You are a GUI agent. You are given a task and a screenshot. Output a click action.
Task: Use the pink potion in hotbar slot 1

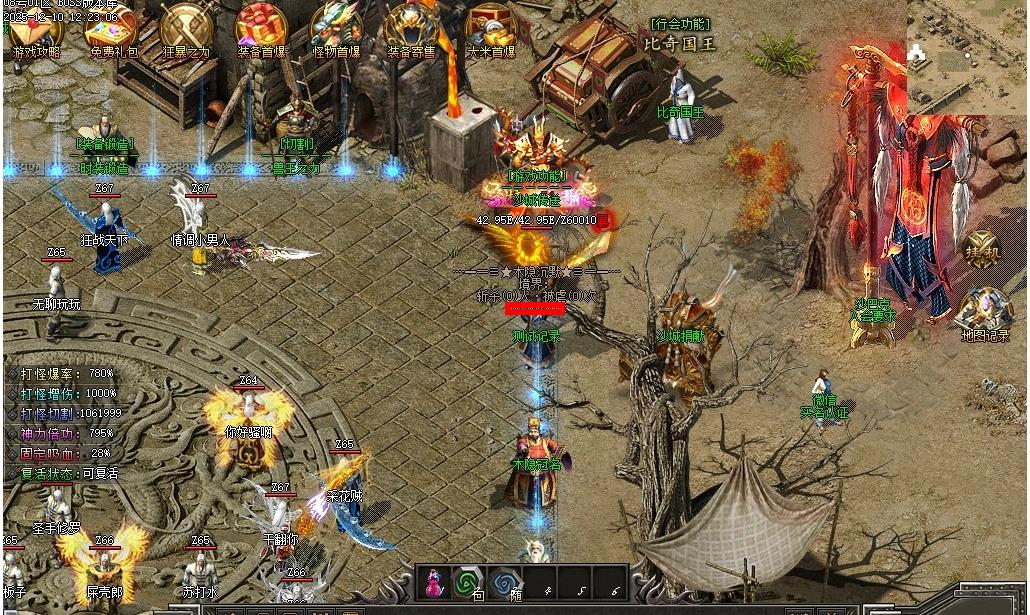(436, 582)
